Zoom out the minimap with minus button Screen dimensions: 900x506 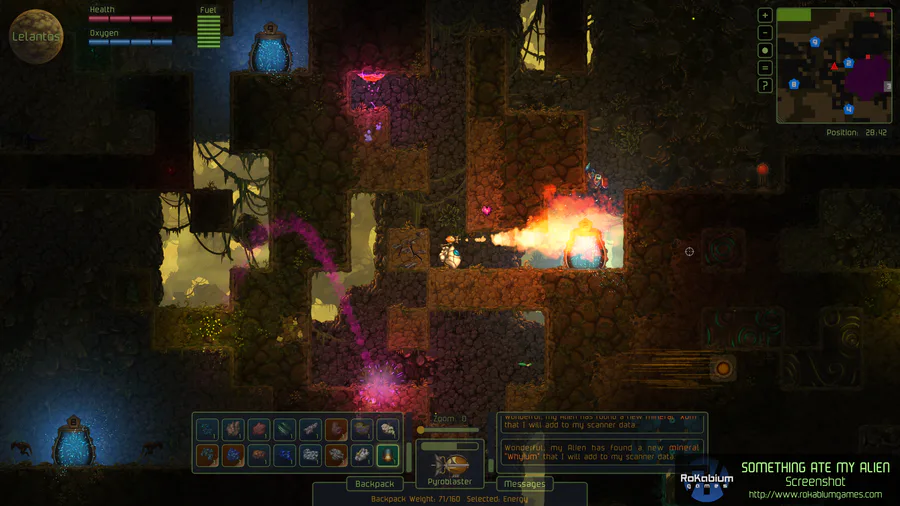765,33
